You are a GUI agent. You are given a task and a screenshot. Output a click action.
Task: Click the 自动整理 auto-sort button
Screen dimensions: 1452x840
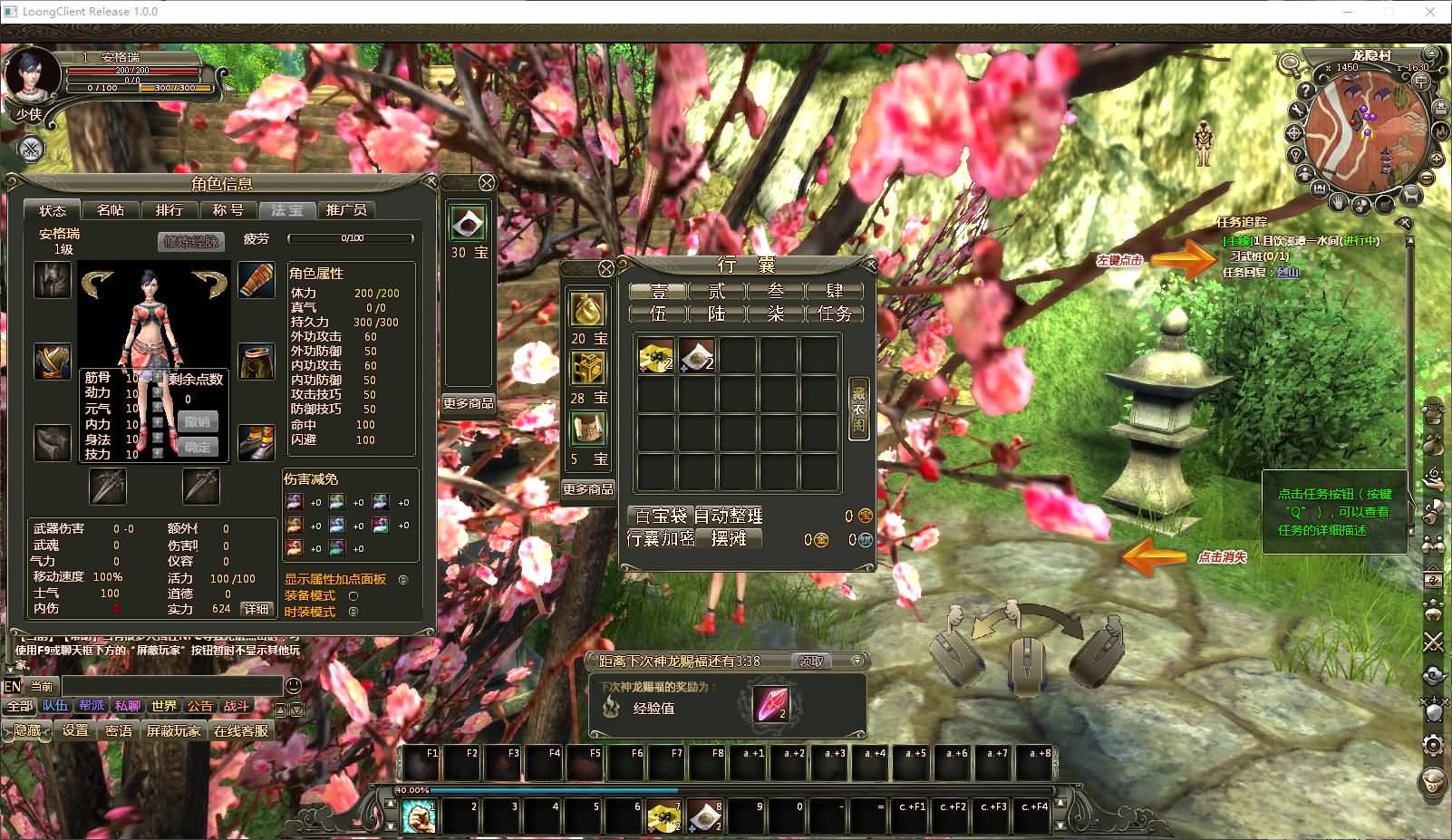tap(729, 516)
